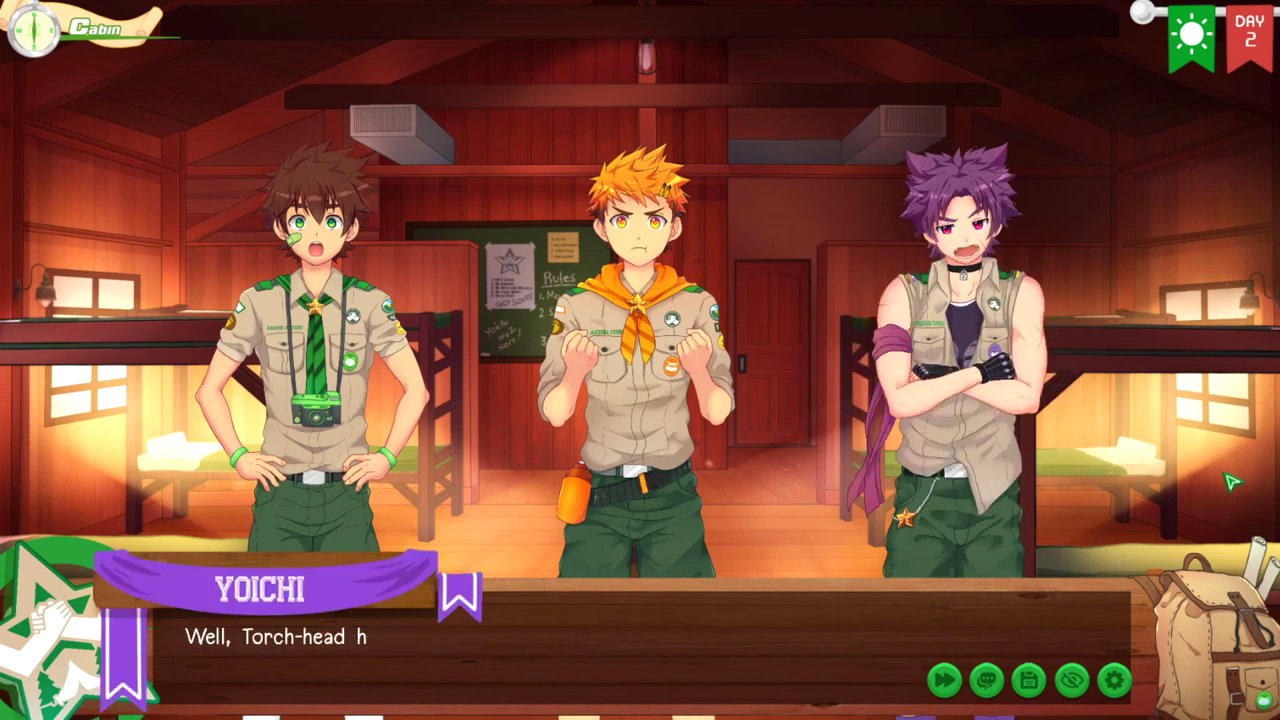Viewport: 1280px width, 720px height.
Task: Click the compass icon beside Cabin
Action: 33,30
